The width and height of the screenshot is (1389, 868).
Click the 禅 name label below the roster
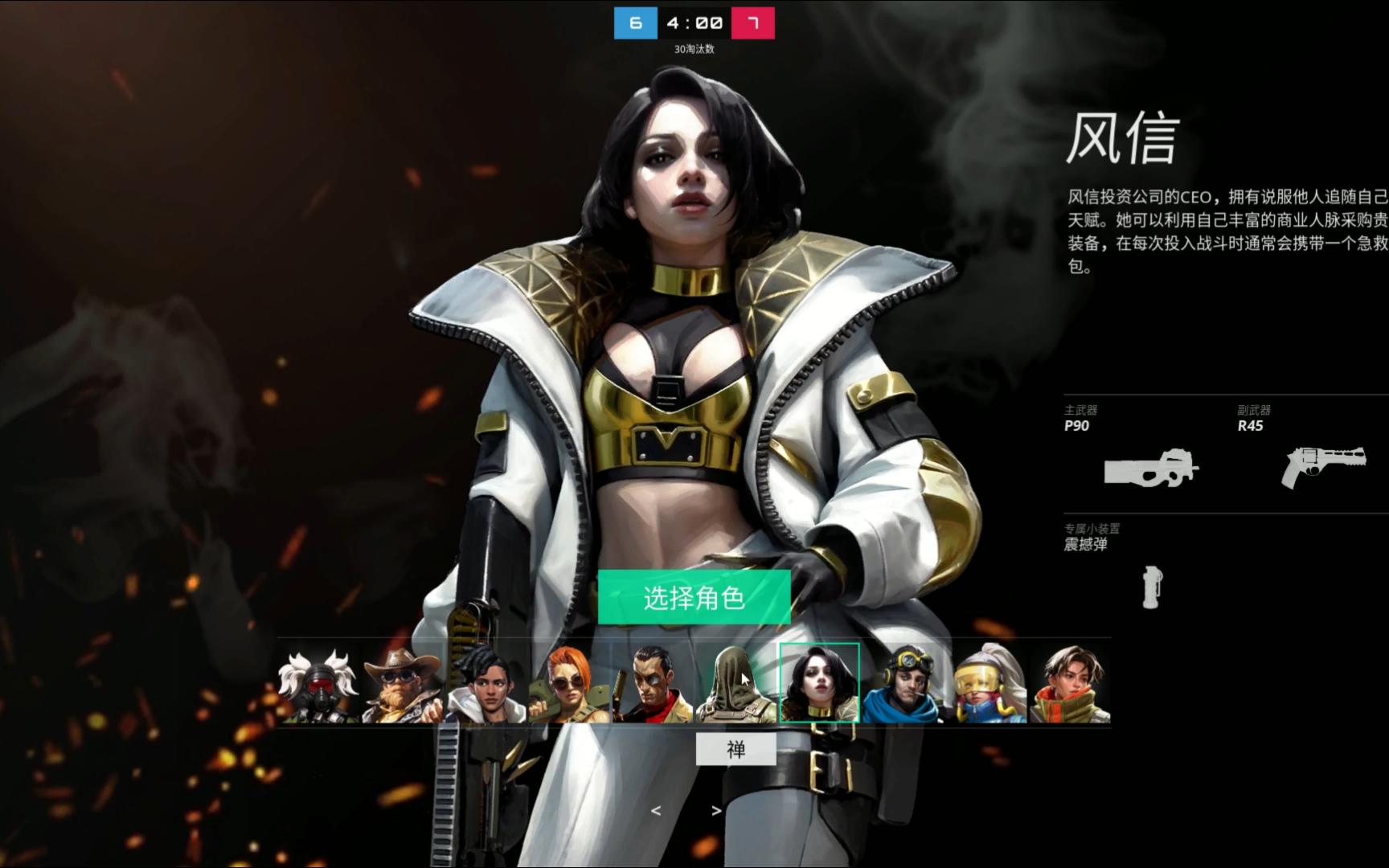[736, 748]
